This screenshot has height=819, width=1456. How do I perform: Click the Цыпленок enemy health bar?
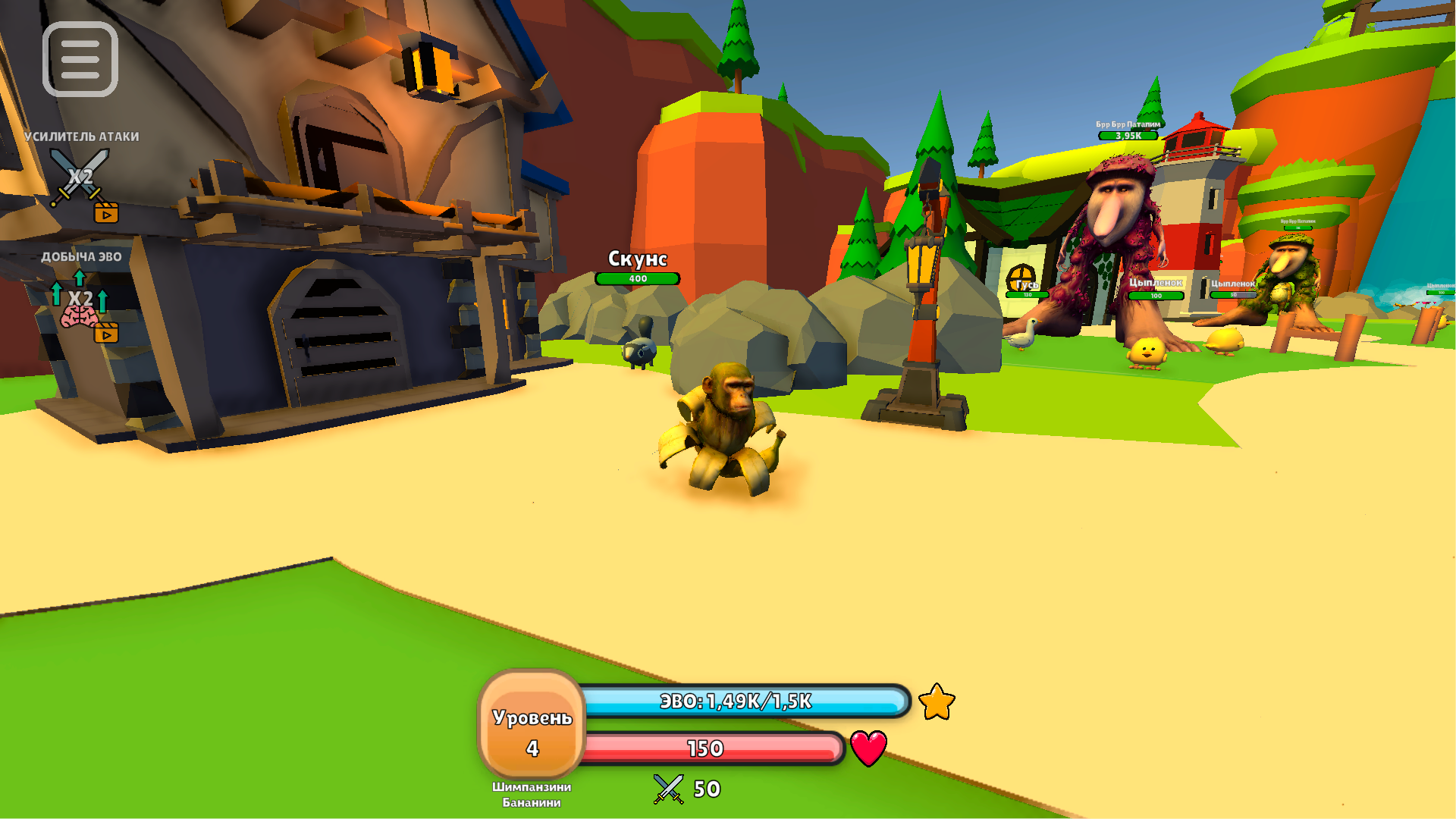point(1154,297)
